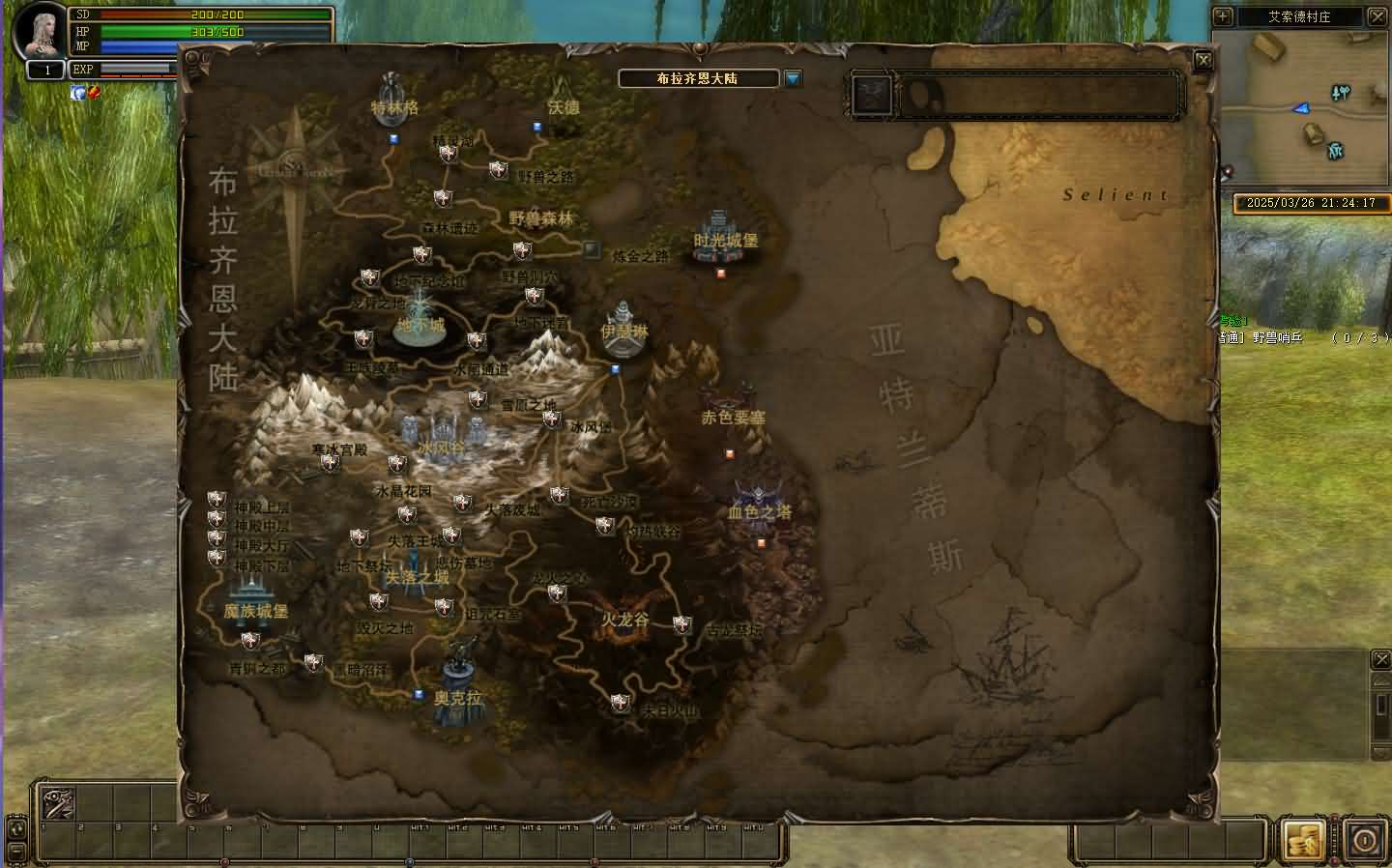Click the character portrait
Screen dimensions: 1392x868
[x=39, y=32]
